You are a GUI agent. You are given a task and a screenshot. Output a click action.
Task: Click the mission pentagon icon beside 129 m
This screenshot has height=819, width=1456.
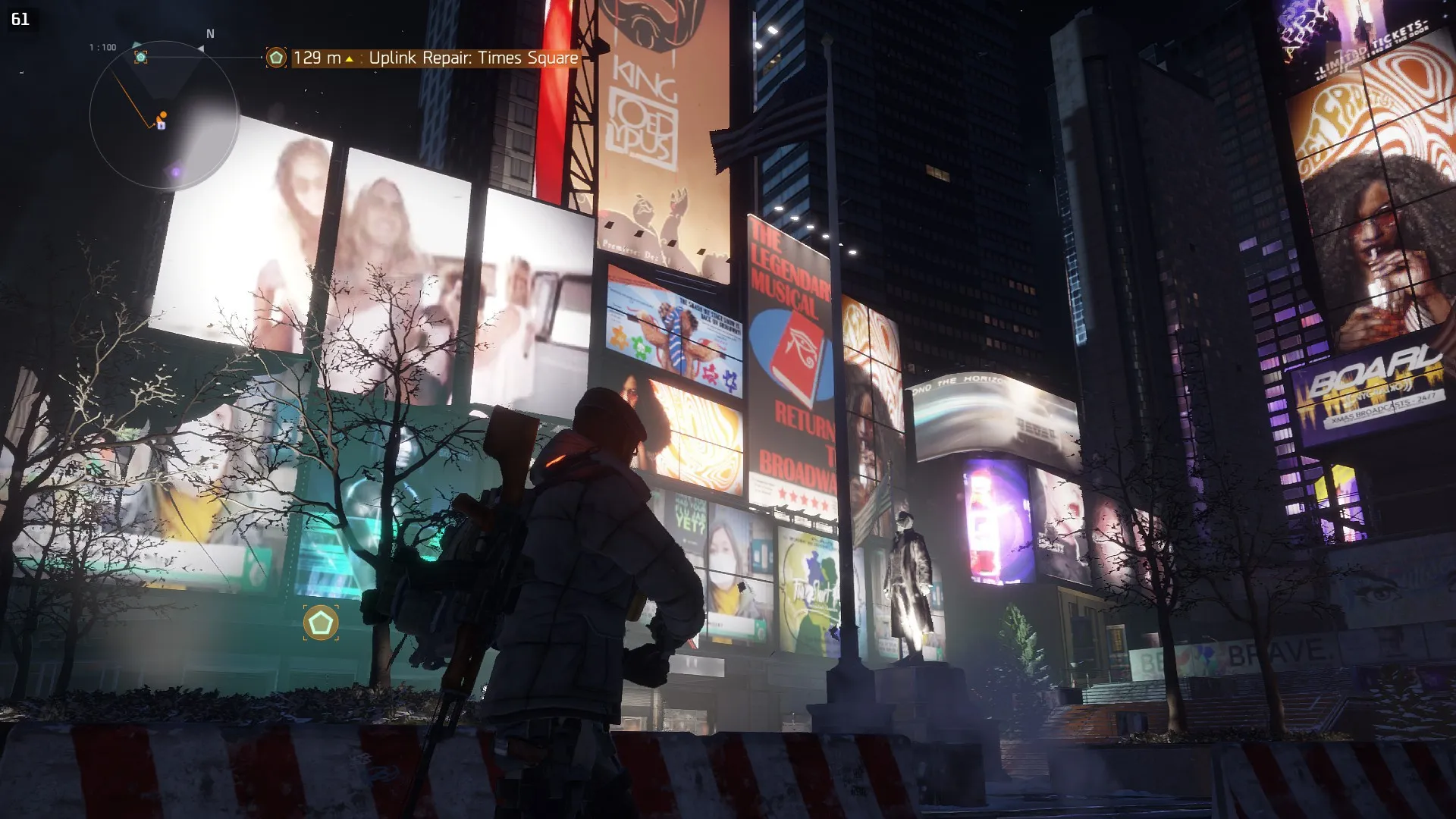[x=276, y=58]
